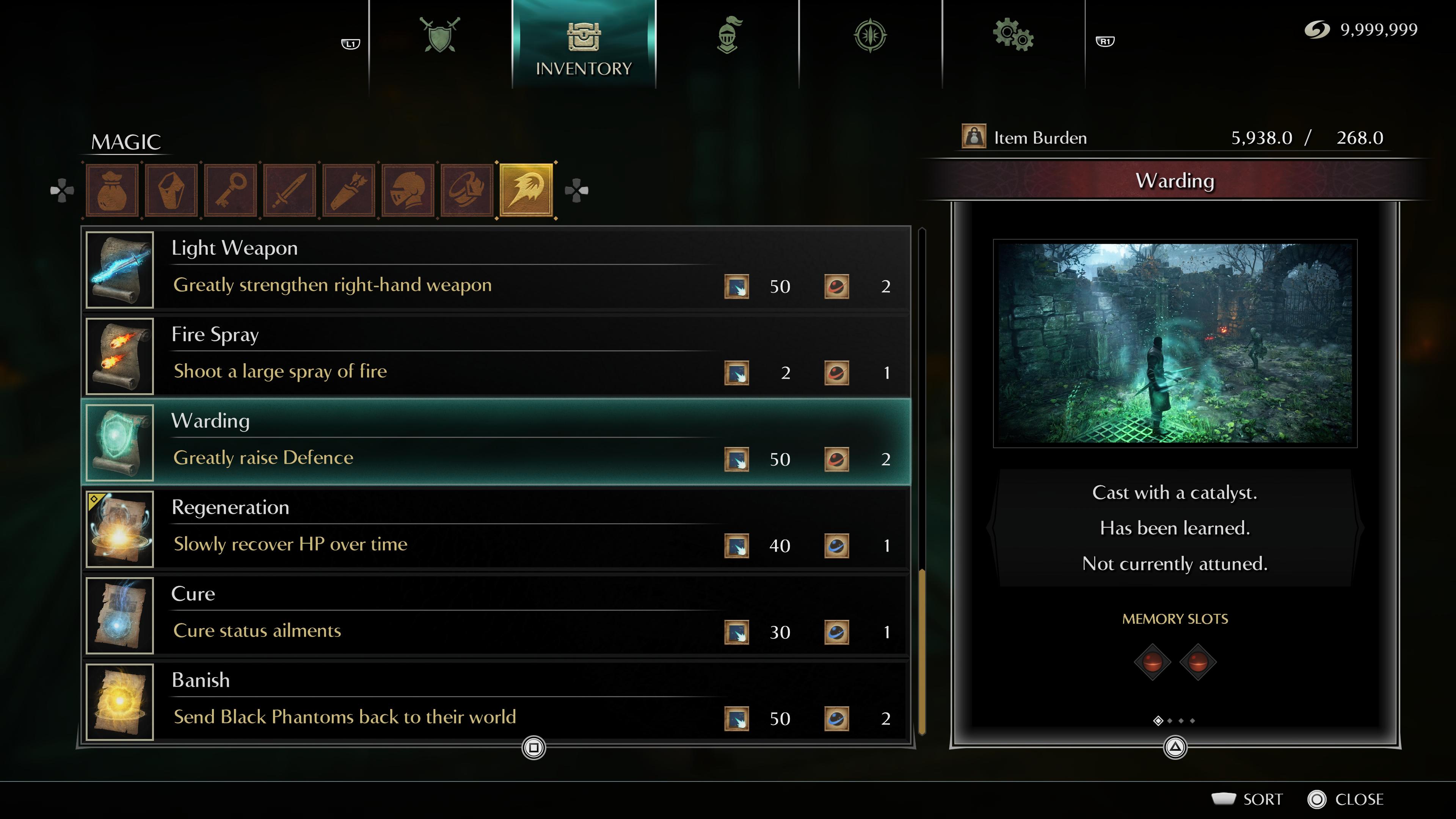View the ring accessories category
This screenshot has height=819, width=1456.
pos(468,190)
